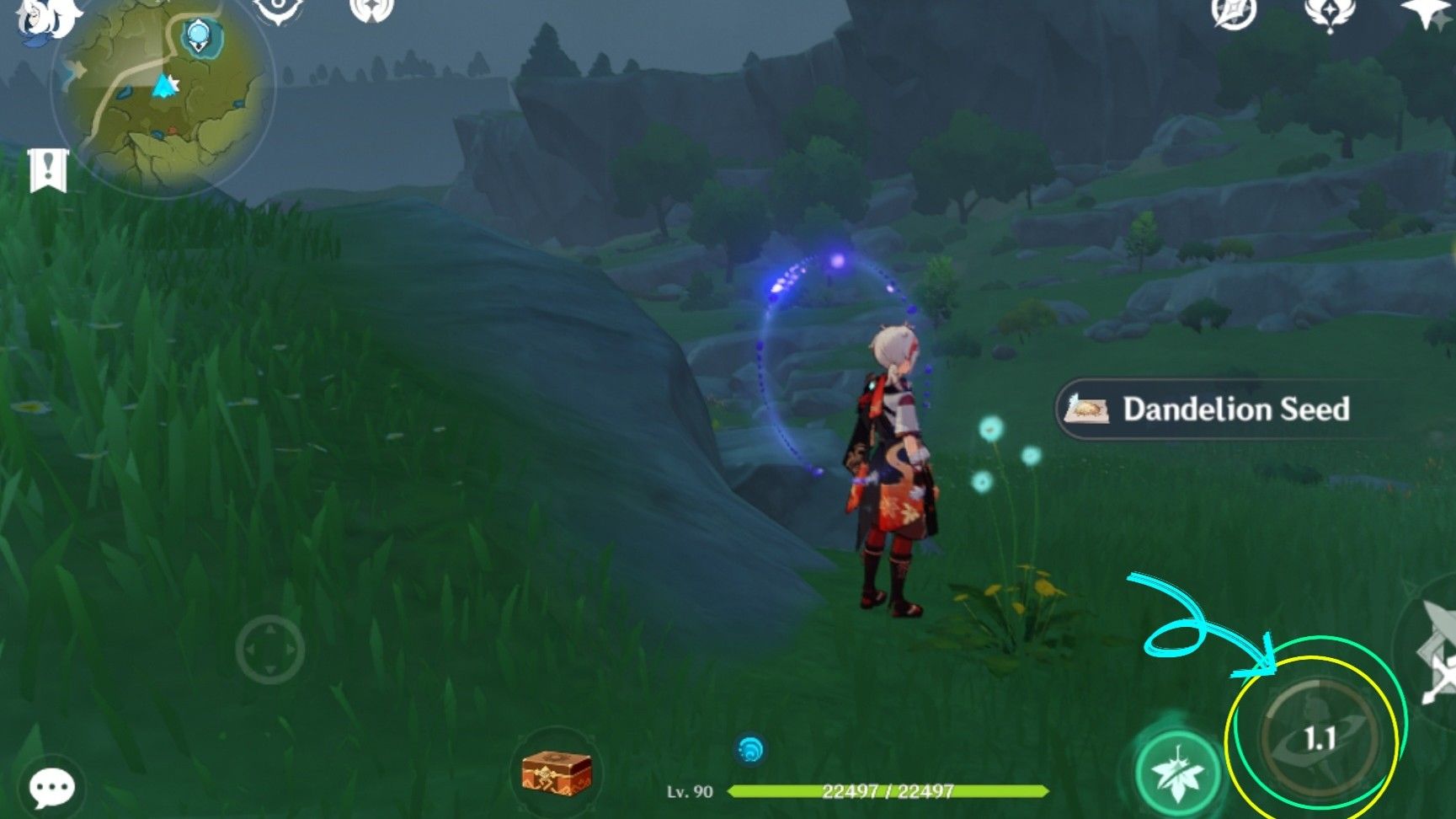Open the Adventurer Handbook at the top
Image resolution: width=1456 pixels, height=819 pixels.
(x=278, y=12)
